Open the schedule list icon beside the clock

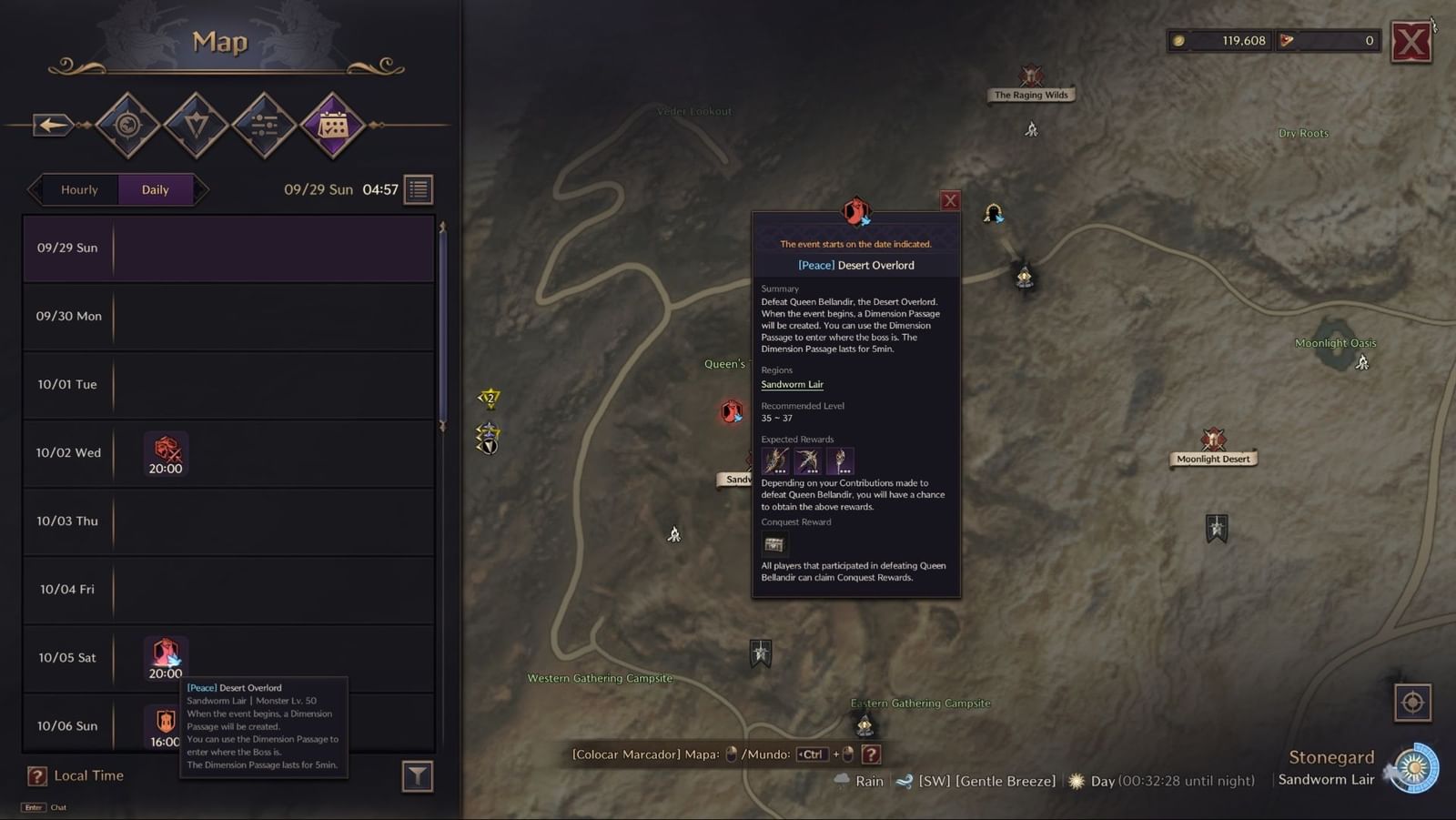click(417, 188)
